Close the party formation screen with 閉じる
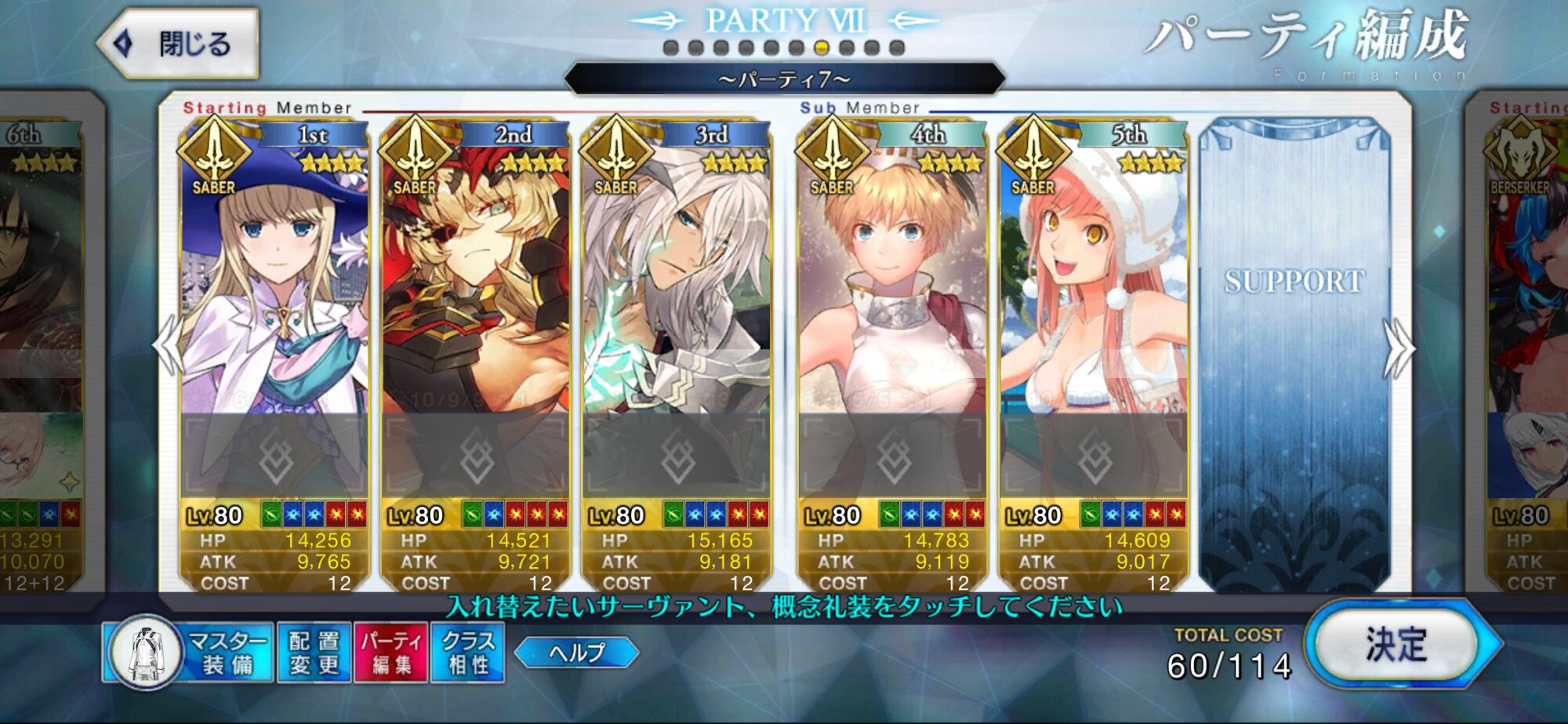This screenshot has height=724, width=1568. tap(180, 44)
